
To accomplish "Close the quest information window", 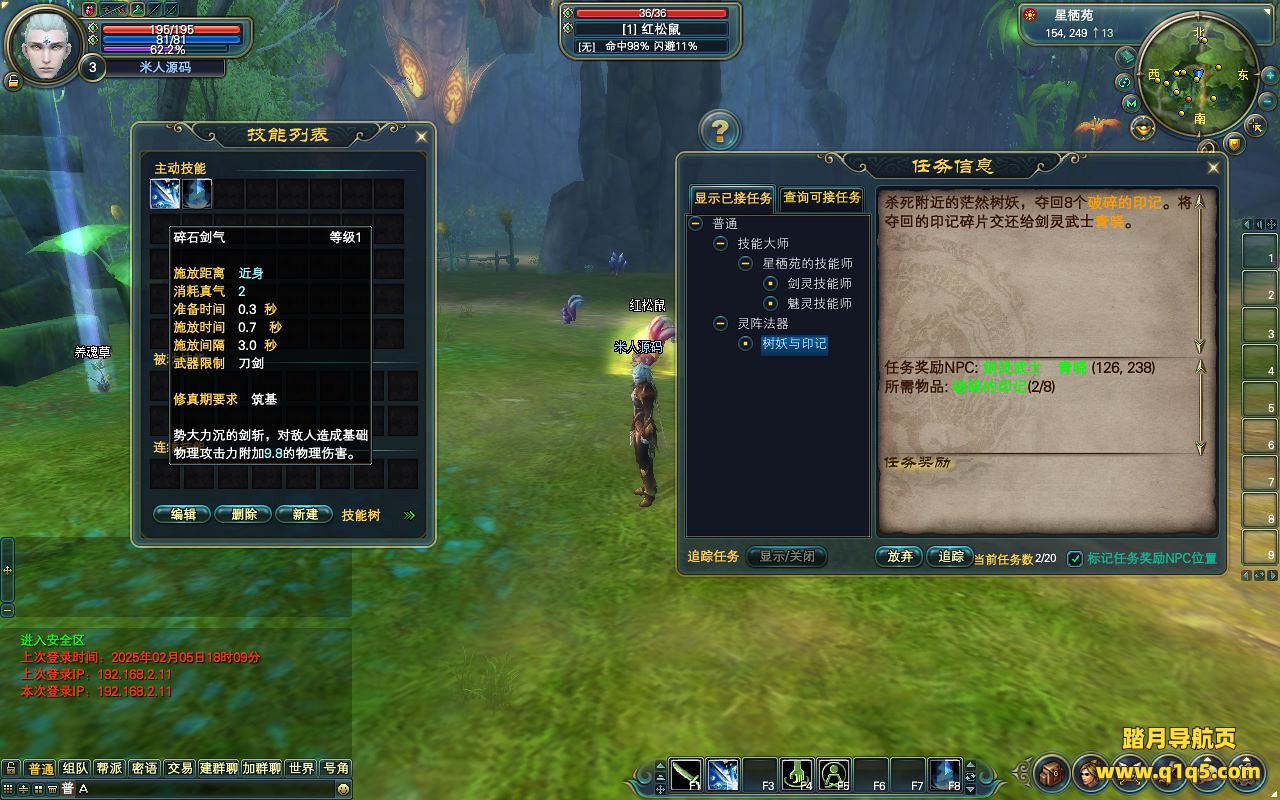I will pyautogui.click(x=1213, y=167).
